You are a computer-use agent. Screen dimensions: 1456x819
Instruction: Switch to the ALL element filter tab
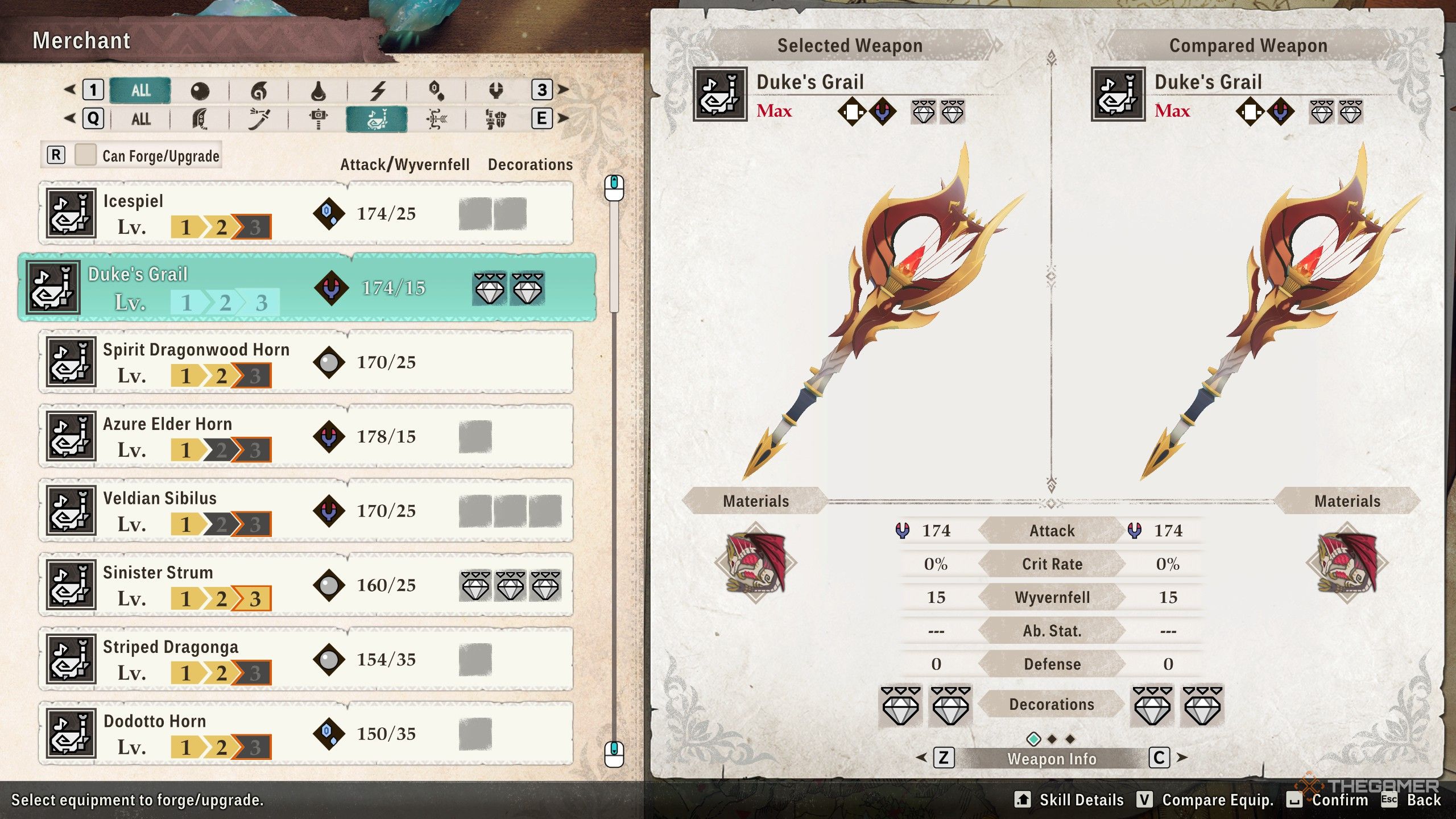(140, 90)
